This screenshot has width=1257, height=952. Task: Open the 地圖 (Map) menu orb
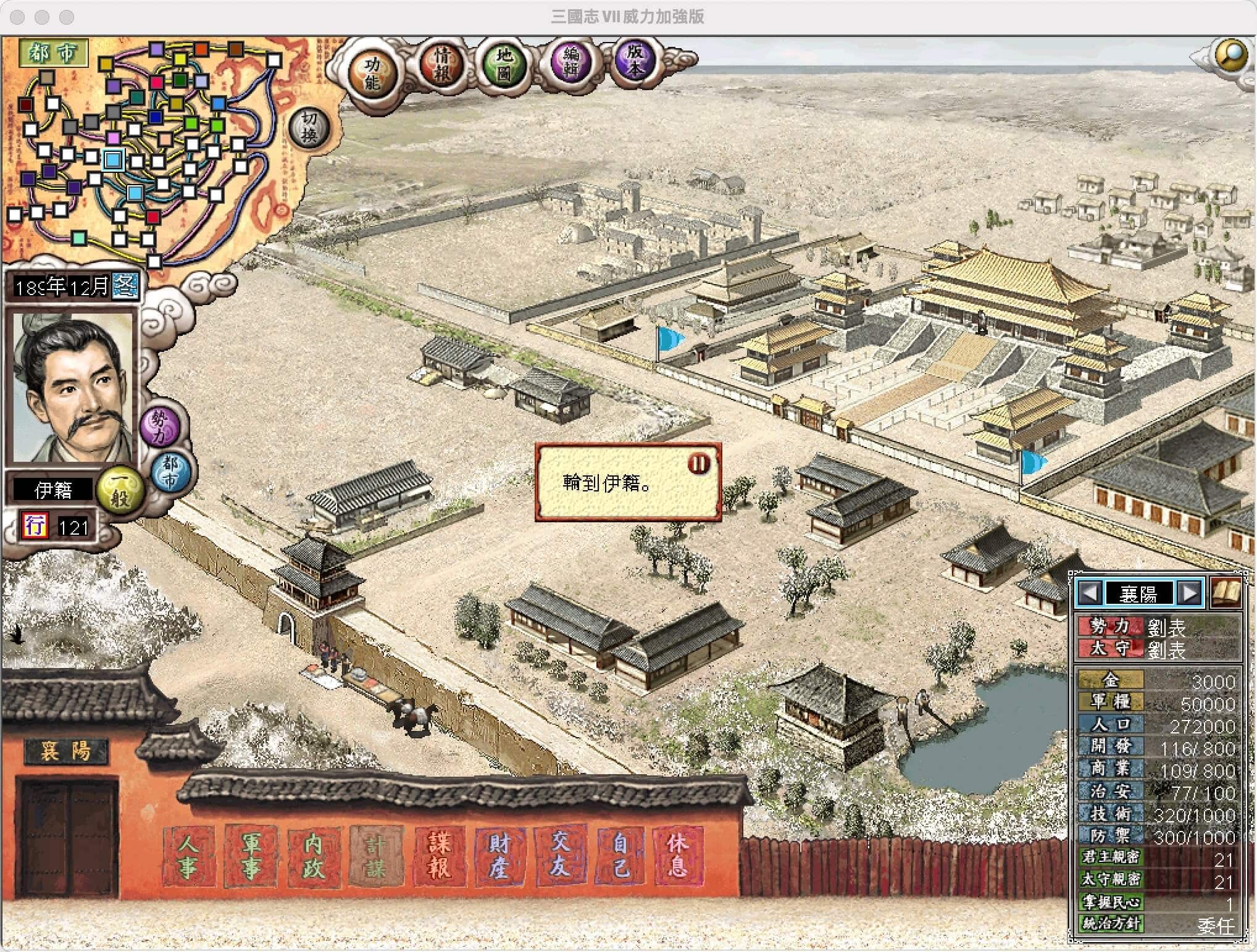pyautogui.click(x=504, y=65)
